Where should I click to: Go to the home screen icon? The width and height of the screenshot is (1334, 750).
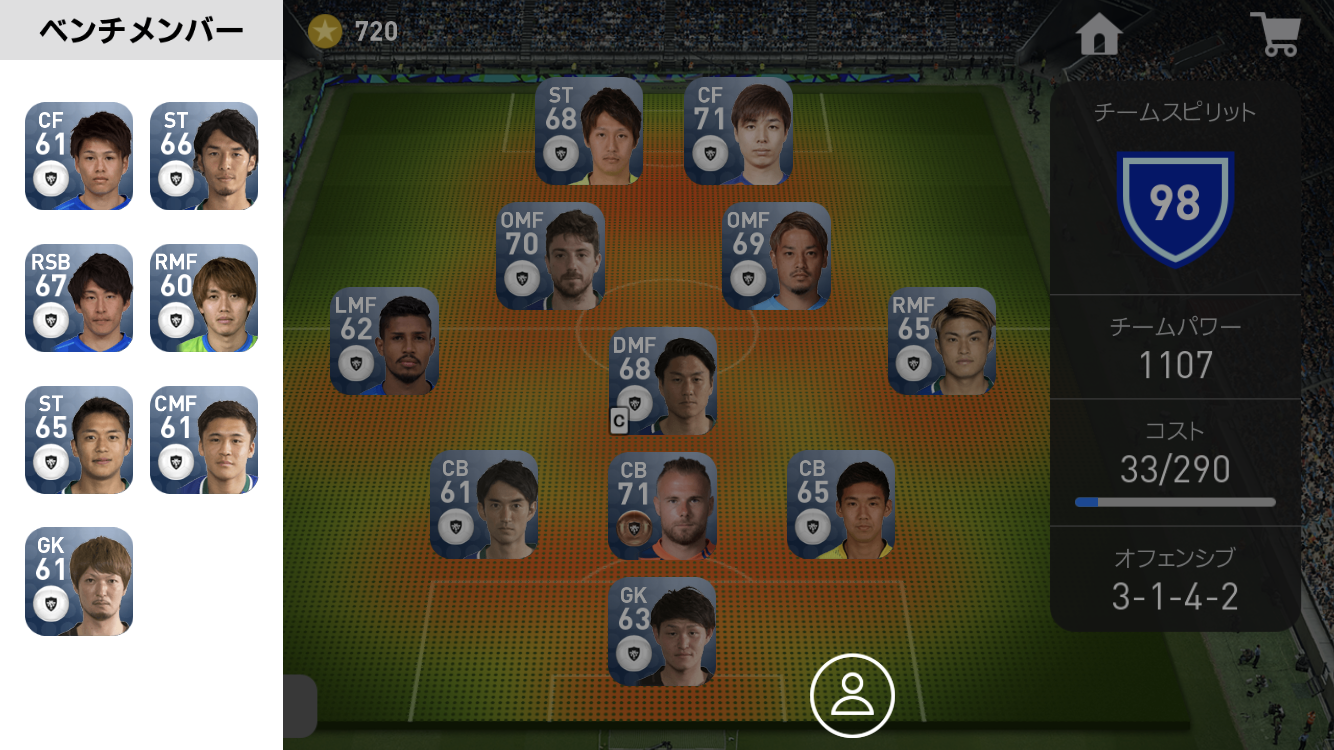(x=1099, y=35)
